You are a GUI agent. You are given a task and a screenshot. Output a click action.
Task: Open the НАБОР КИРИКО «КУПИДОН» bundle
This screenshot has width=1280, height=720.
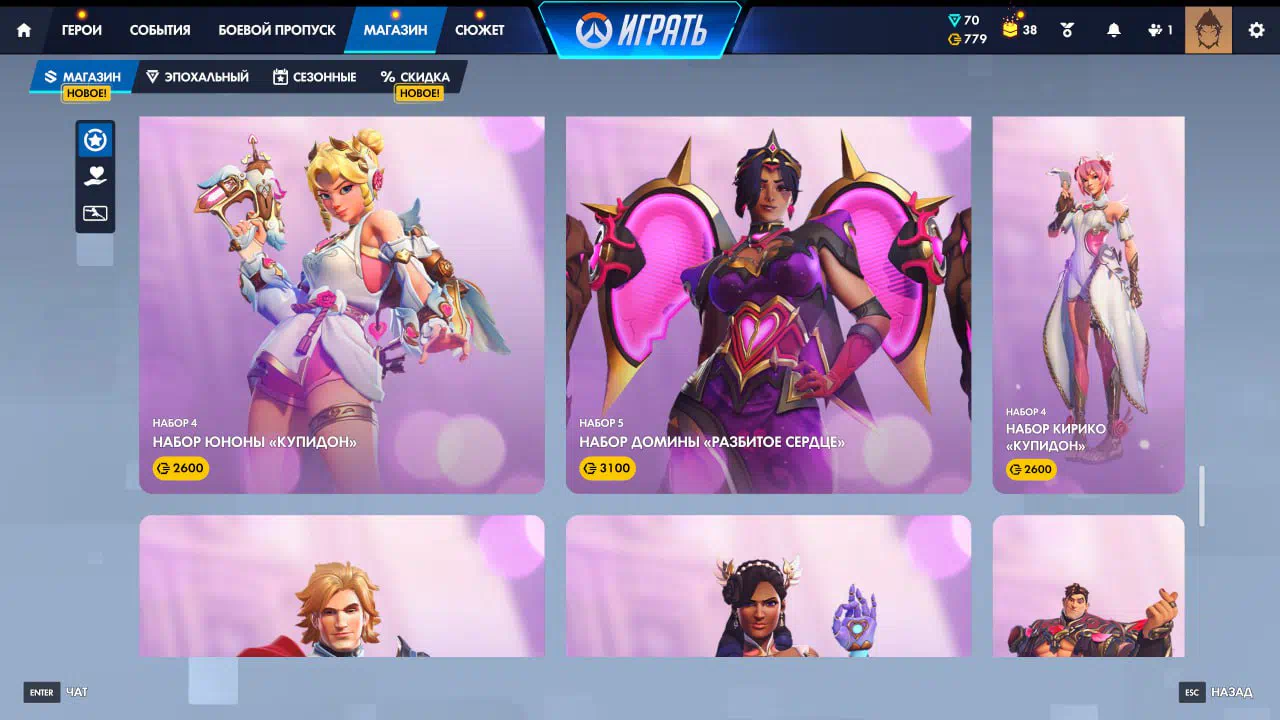pos(1088,304)
